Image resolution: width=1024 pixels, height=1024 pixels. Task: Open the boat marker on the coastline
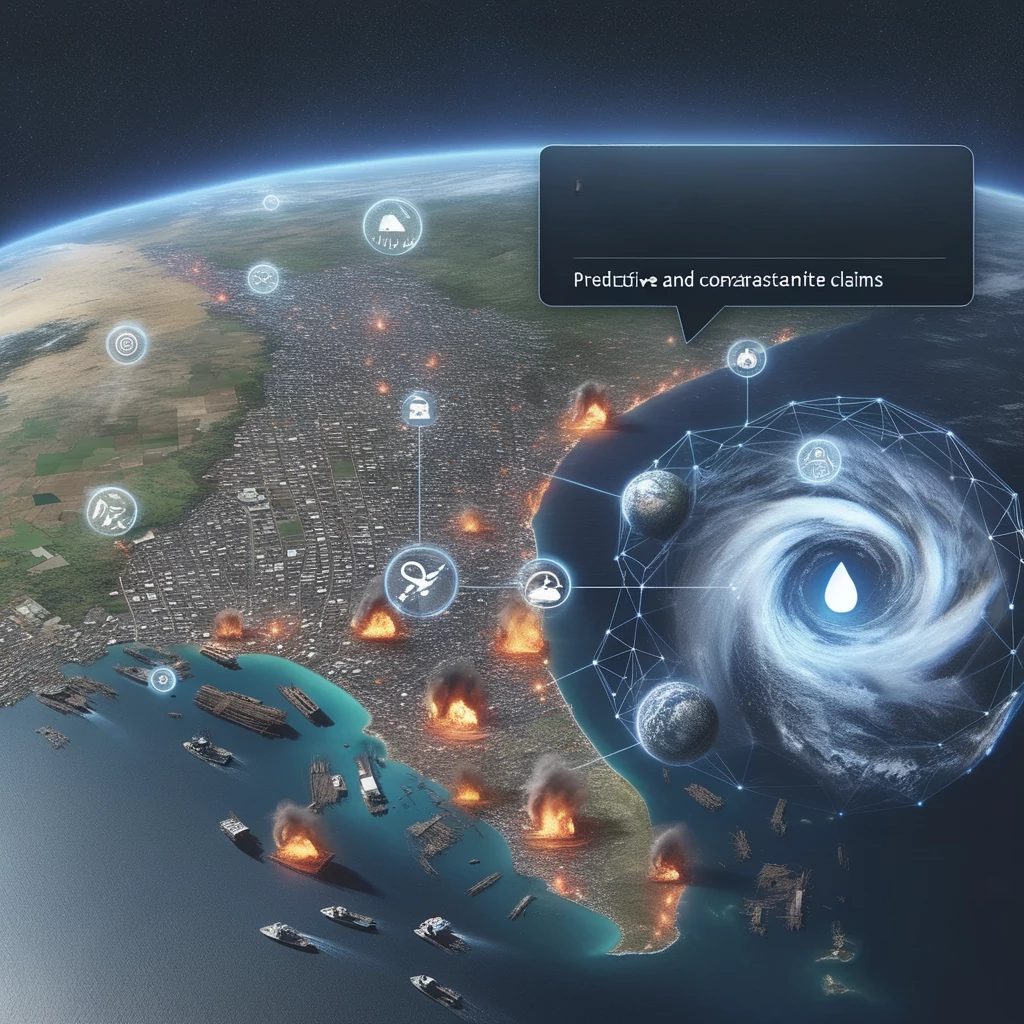[545, 583]
